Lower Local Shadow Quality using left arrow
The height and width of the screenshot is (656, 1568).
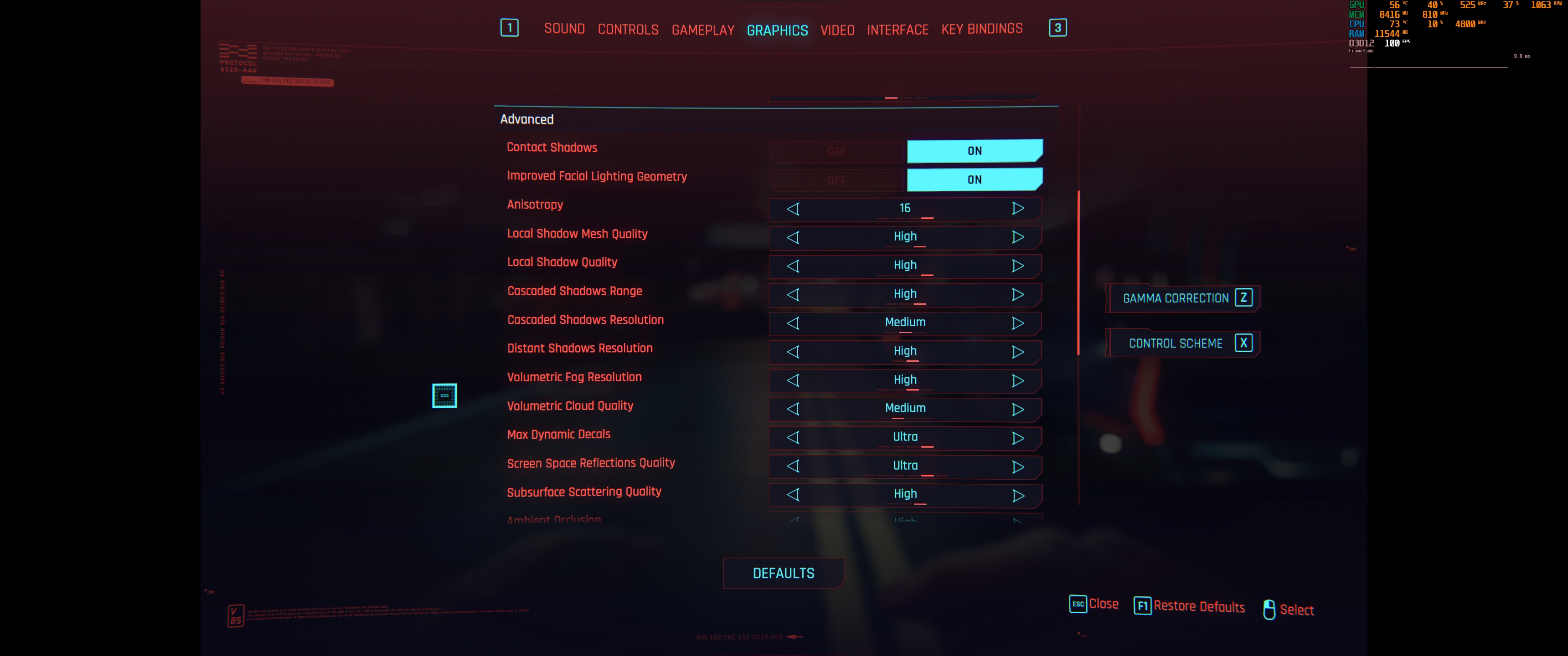click(x=793, y=265)
